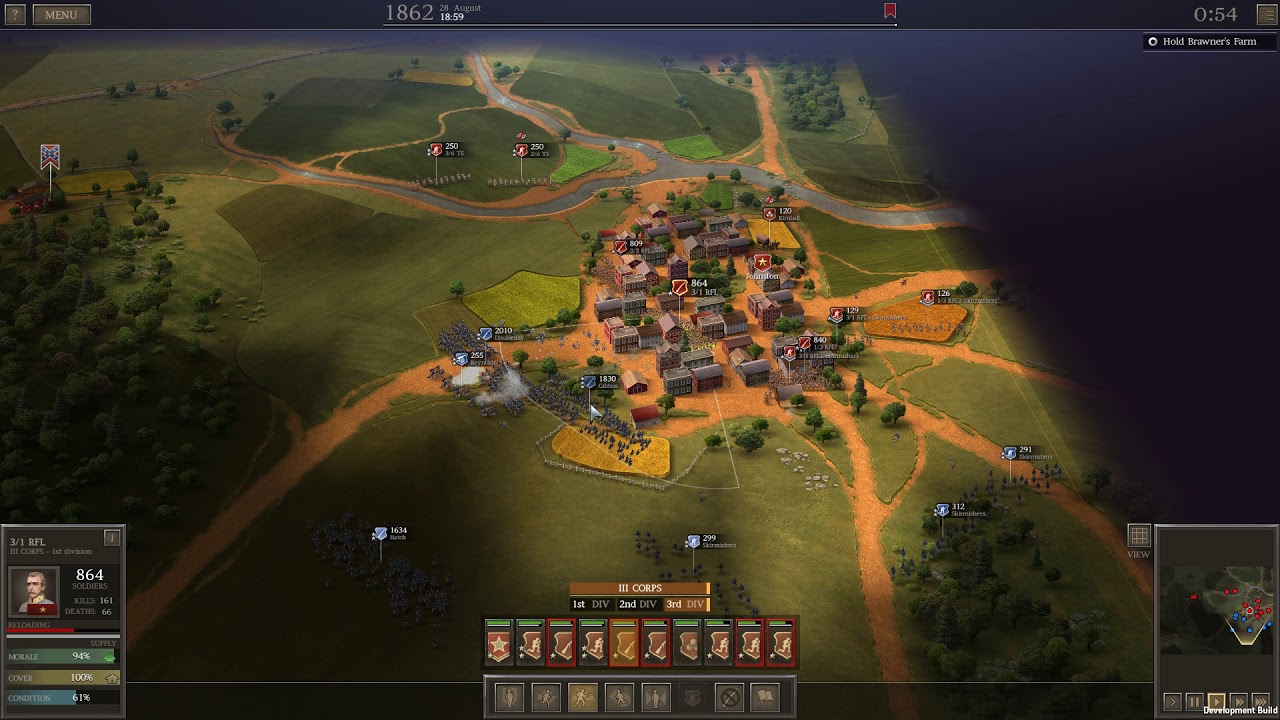1280x720 pixels.
Task: Pause the battle with the pause button
Action: [x=1194, y=702]
